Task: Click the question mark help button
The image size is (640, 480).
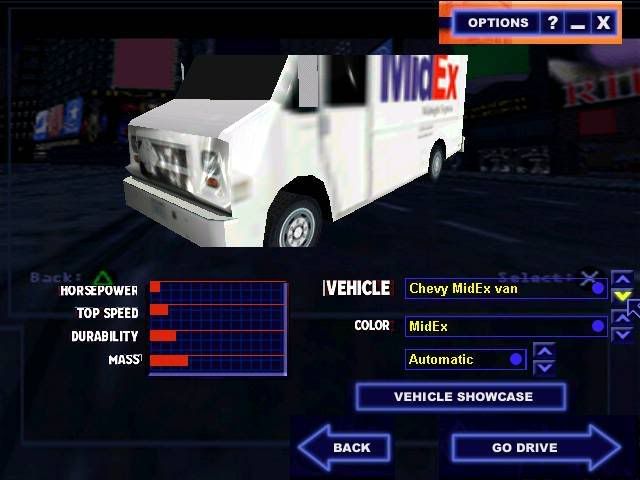Action: click(x=552, y=22)
